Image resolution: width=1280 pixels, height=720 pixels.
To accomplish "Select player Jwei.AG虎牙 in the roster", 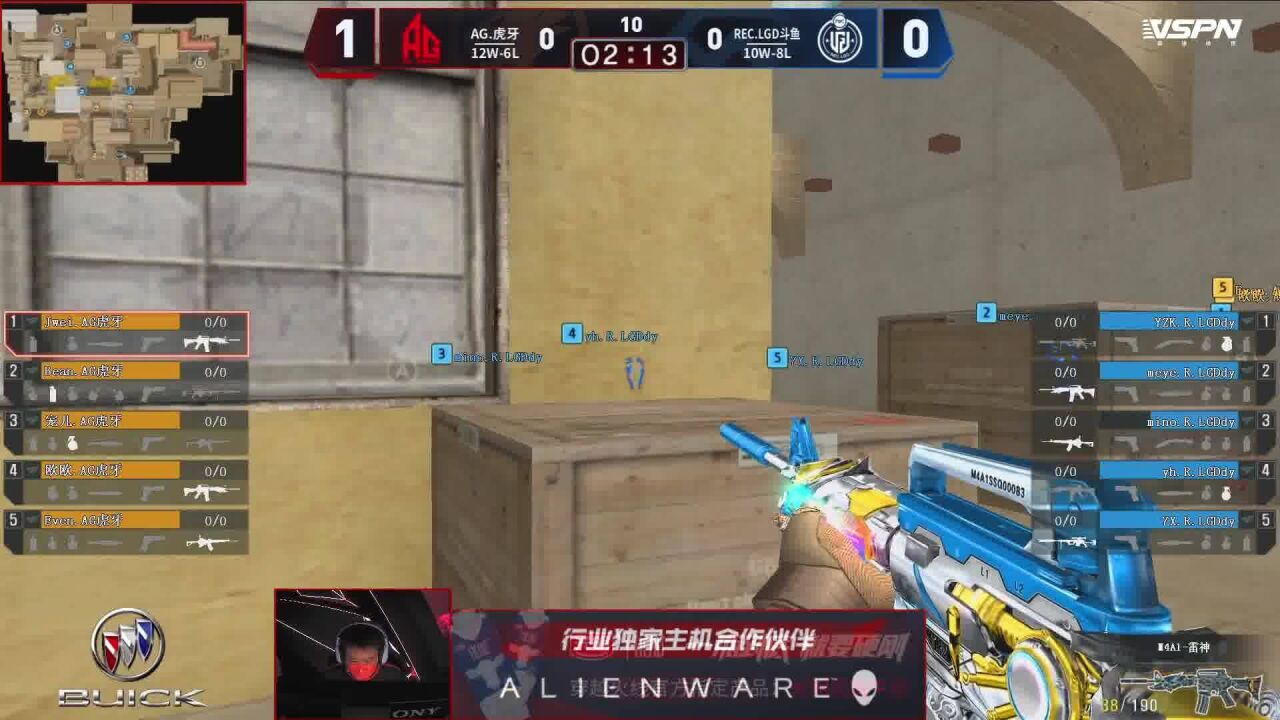I will click(127, 334).
